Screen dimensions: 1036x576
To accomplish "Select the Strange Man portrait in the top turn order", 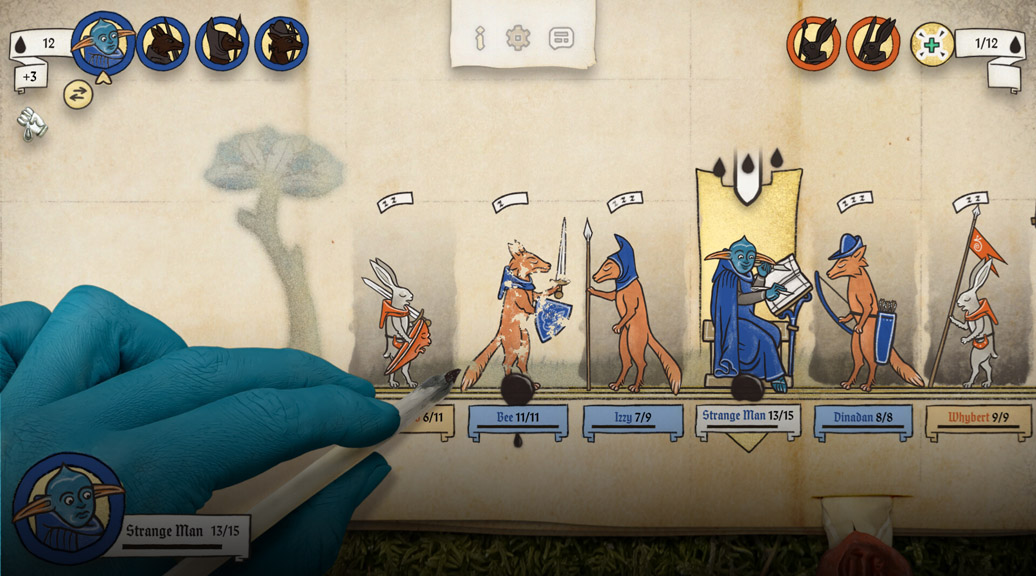I will [103, 43].
